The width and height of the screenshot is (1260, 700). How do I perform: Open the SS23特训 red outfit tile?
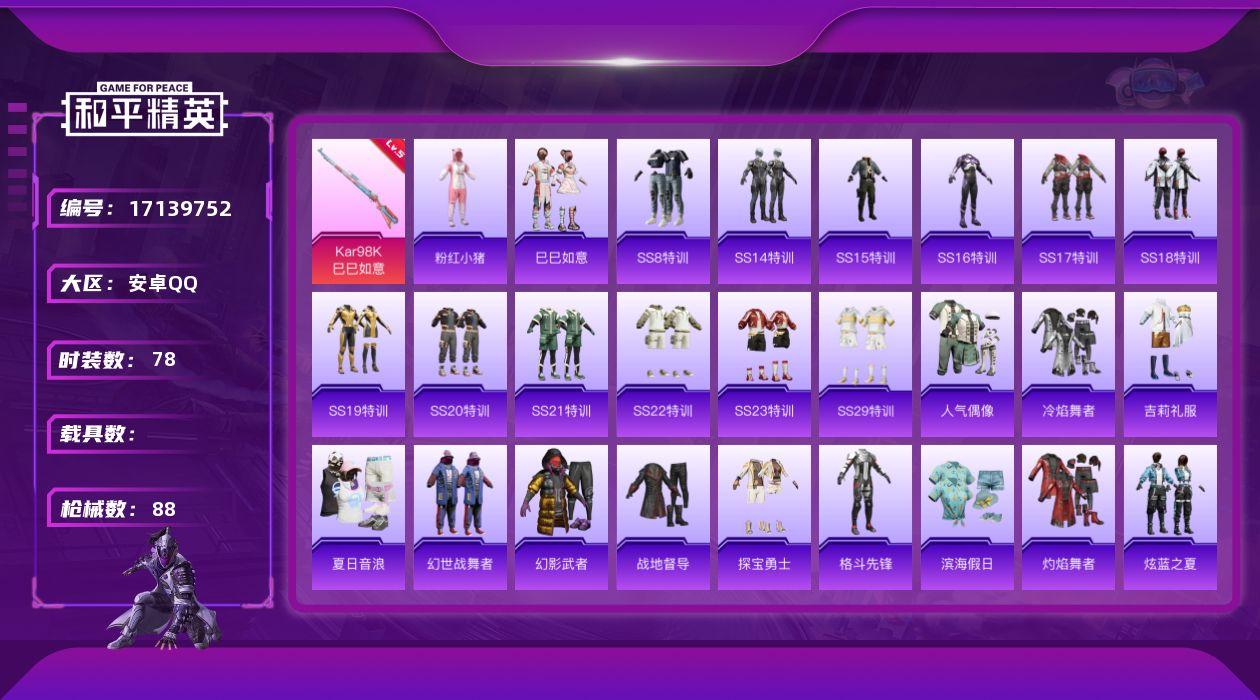[764, 364]
